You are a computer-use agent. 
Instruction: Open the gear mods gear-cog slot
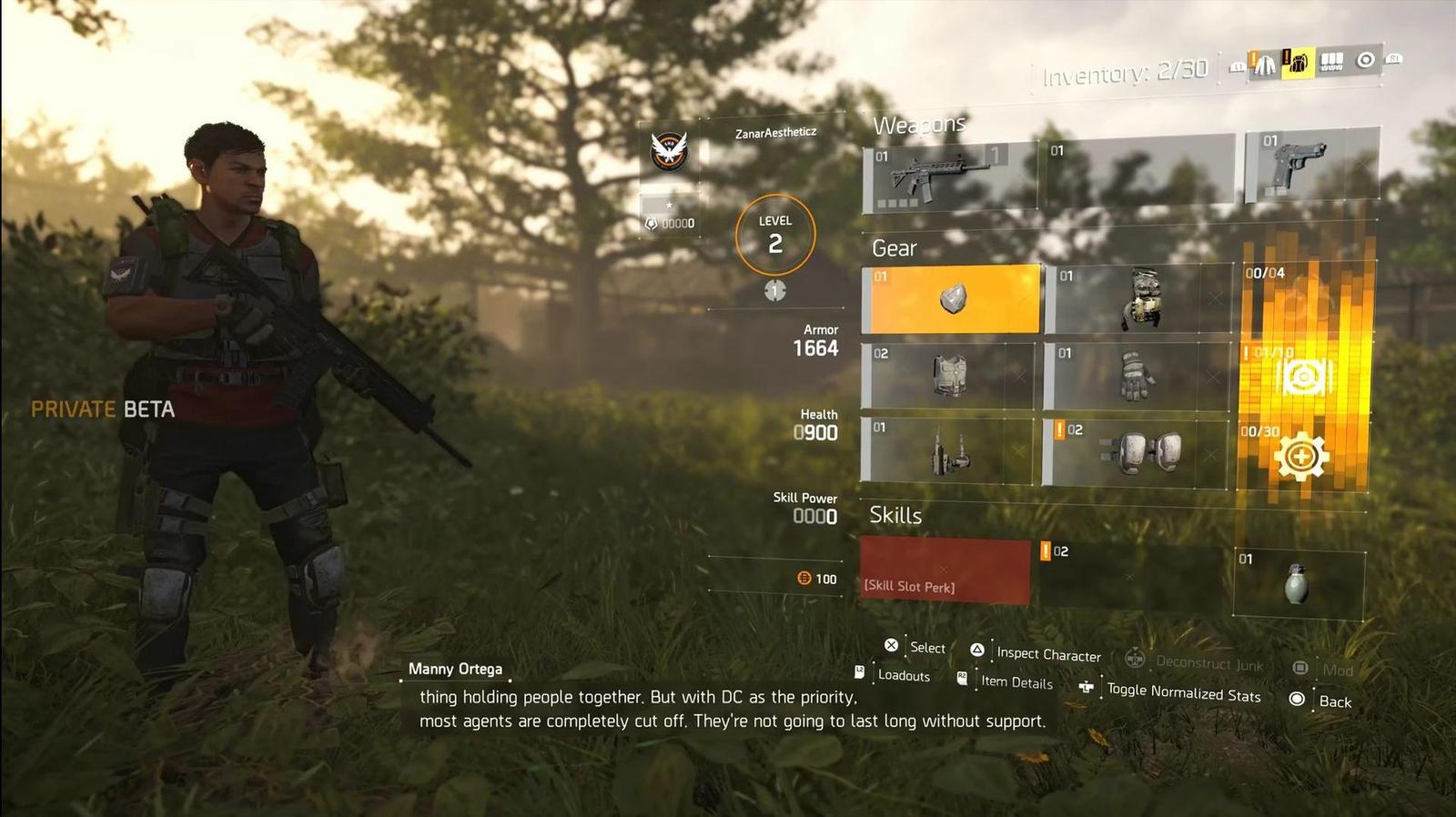click(x=1301, y=456)
